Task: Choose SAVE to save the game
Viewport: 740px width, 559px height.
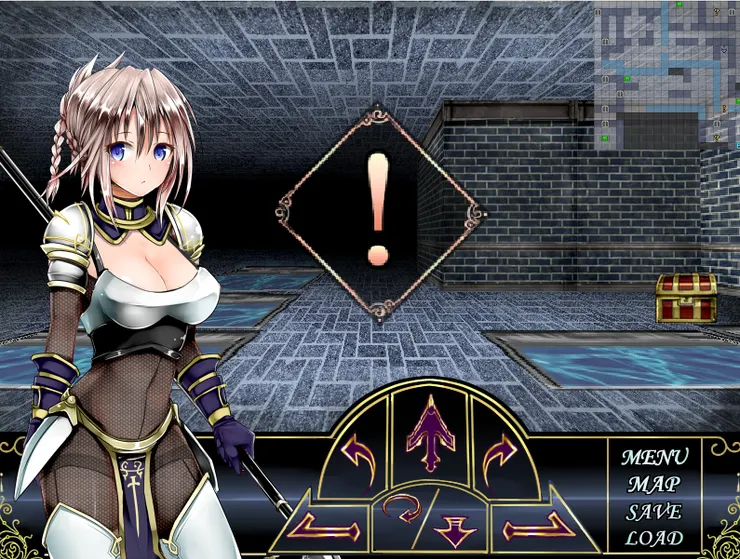Action: click(x=655, y=512)
